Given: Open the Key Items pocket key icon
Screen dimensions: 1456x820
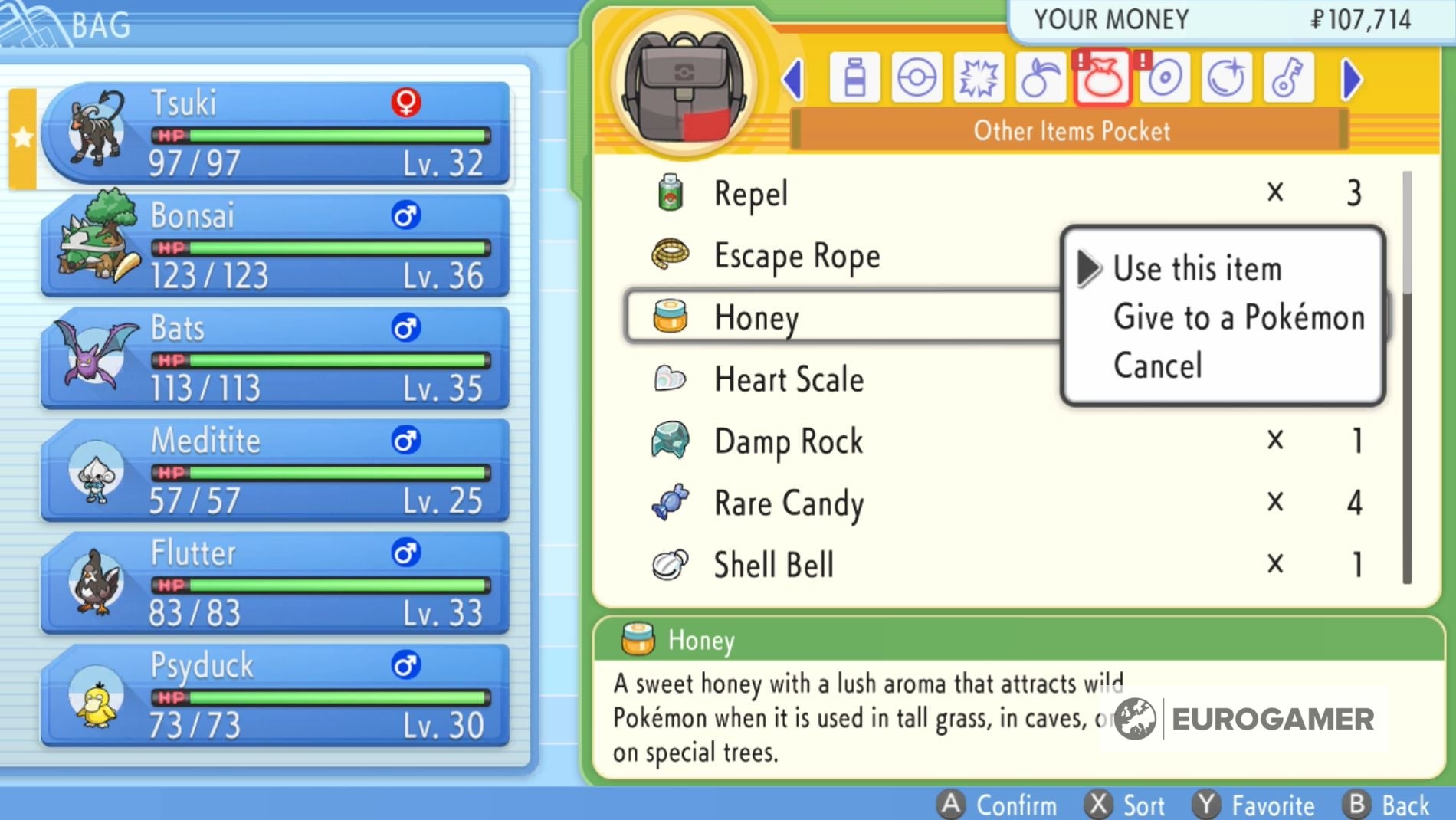Looking at the screenshot, I should tap(1287, 77).
